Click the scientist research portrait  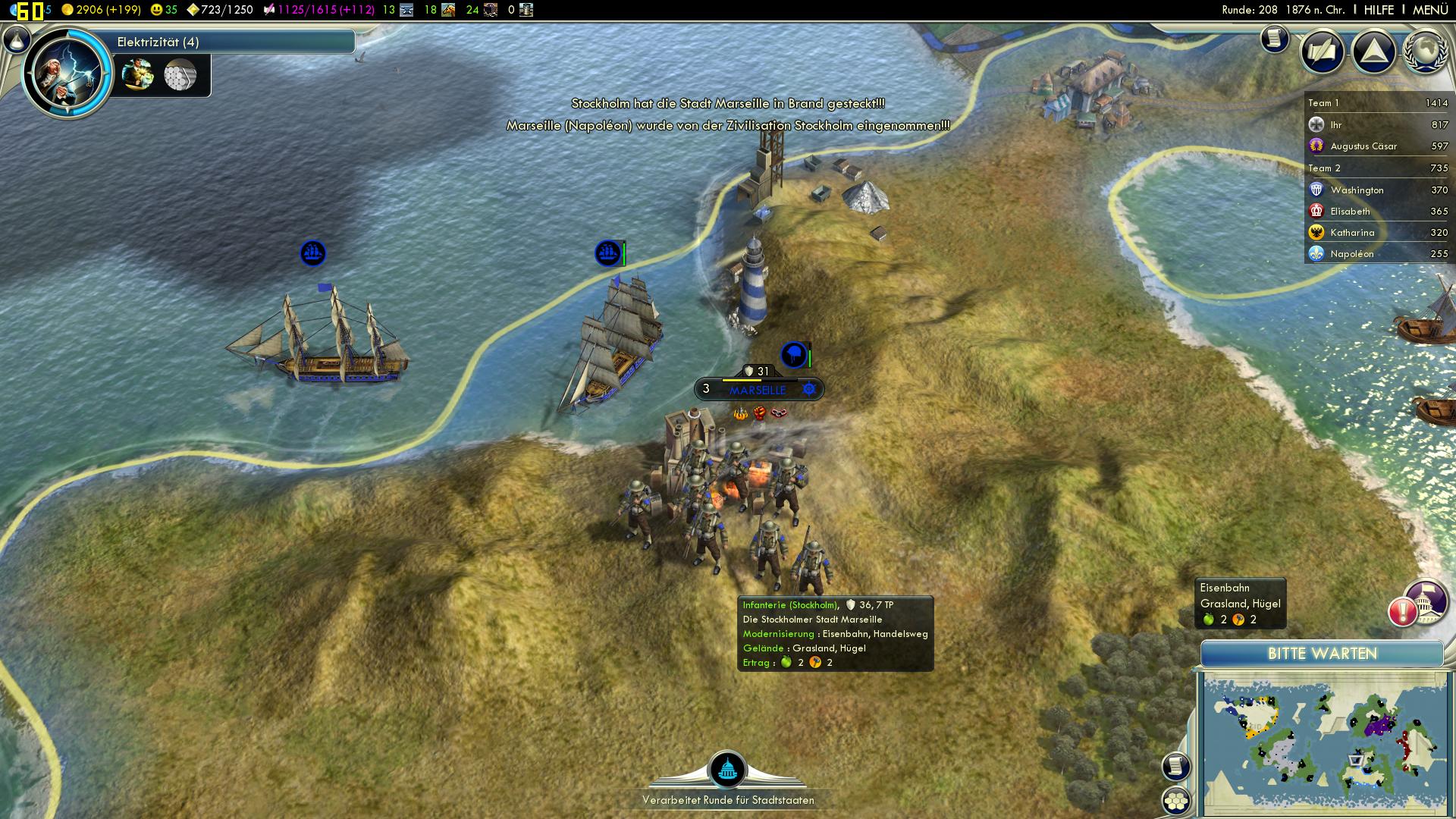67,73
